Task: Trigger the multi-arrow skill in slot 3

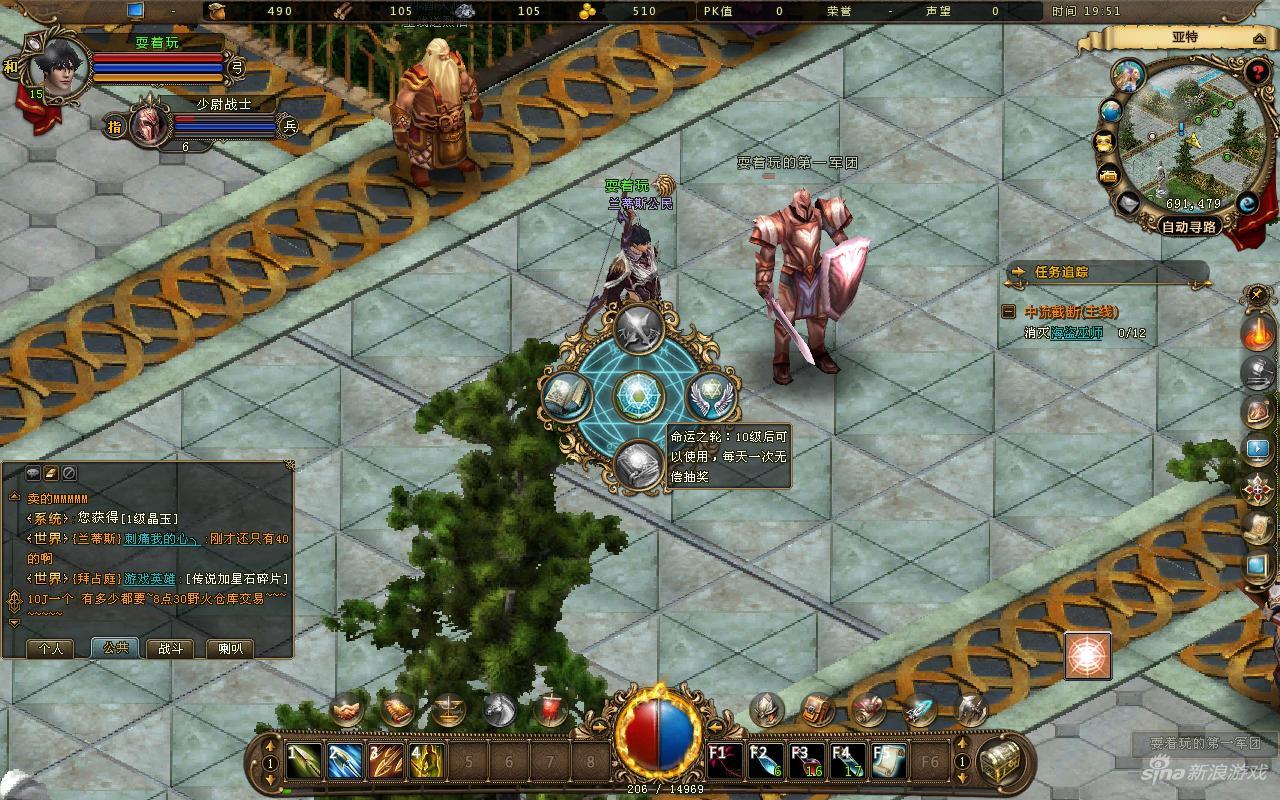Action: point(386,762)
